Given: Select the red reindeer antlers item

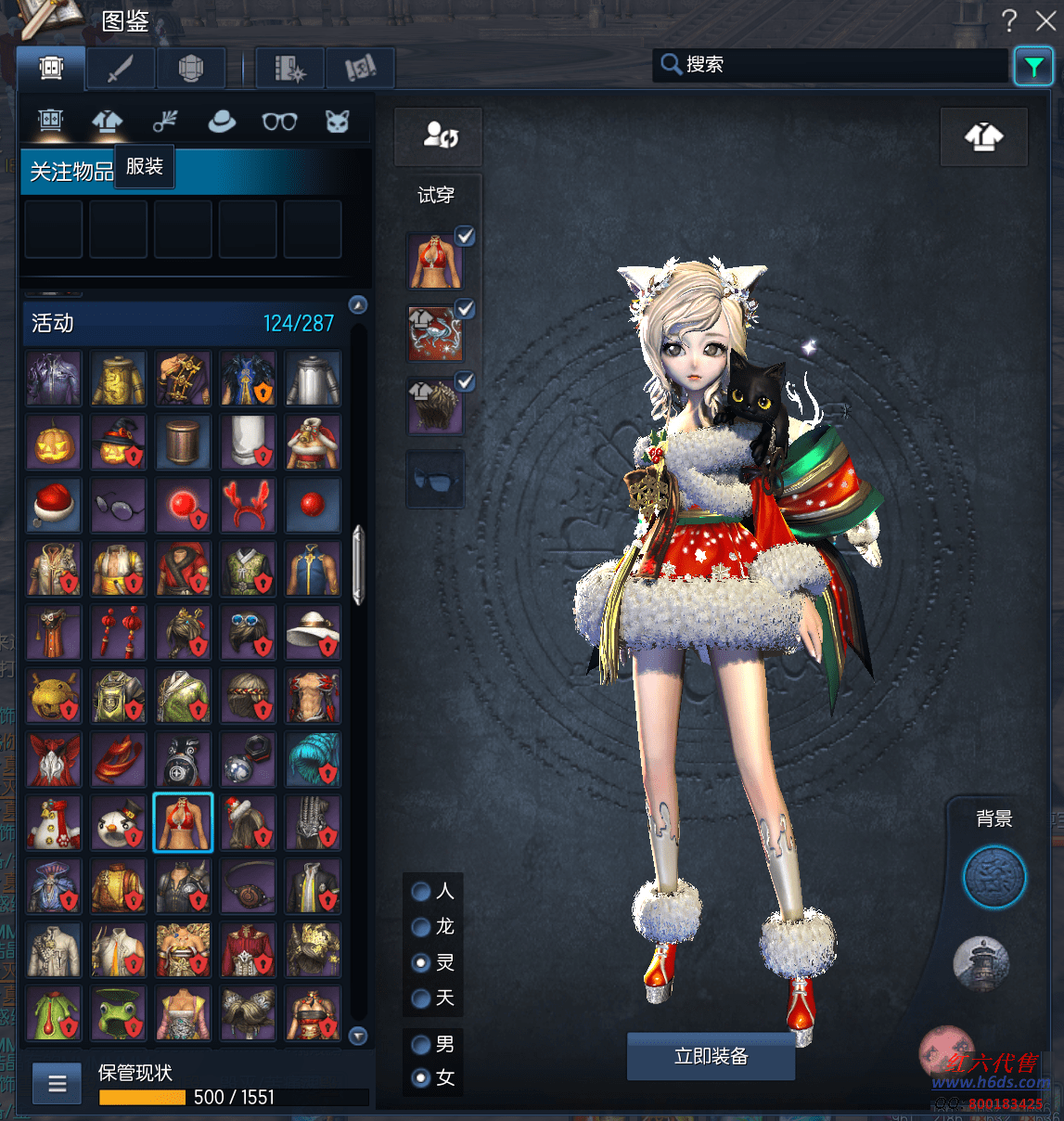Looking at the screenshot, I should [248, 506].
